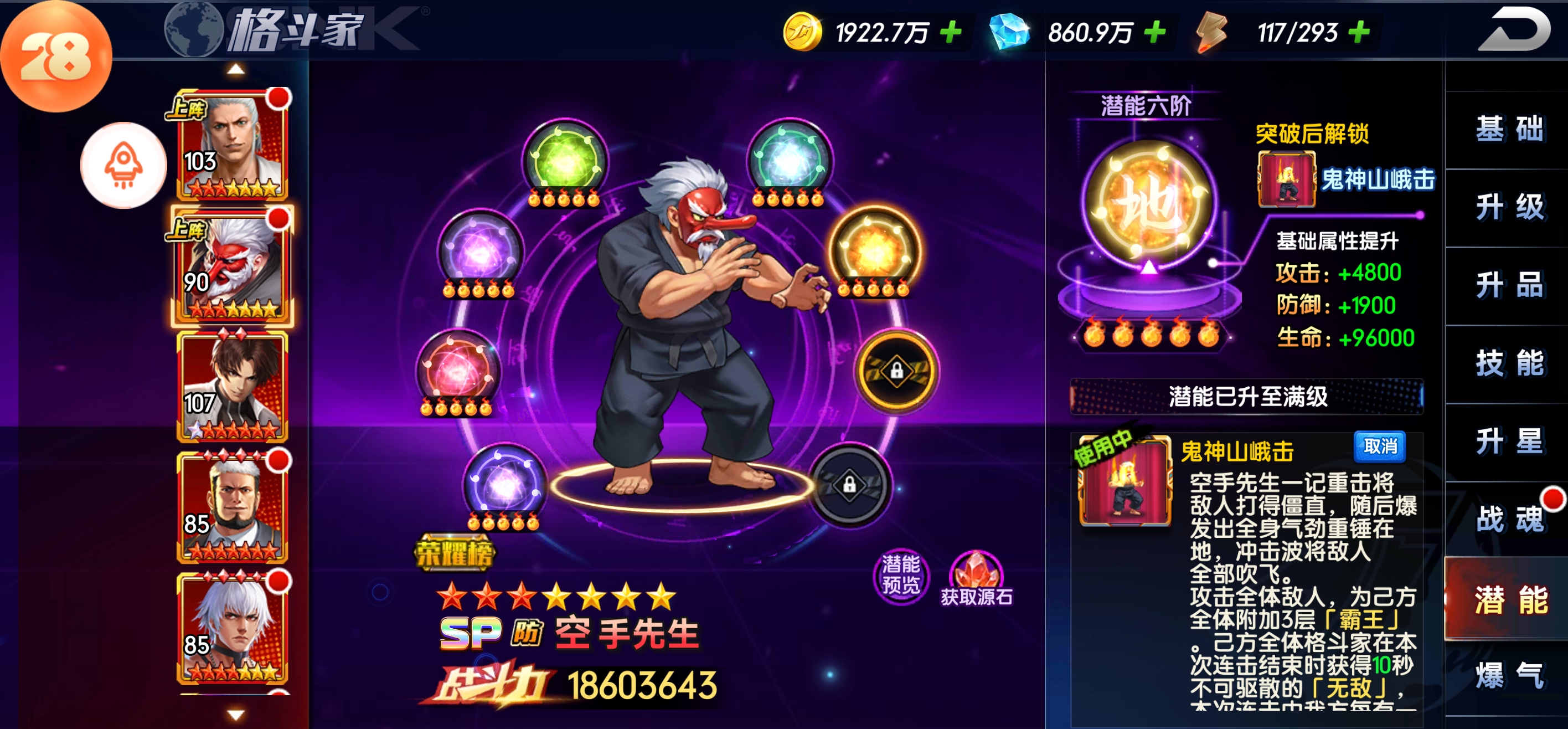Select the golden locked potential orb
Screen dimensions: 1568x729
click(x=896, y=370)
